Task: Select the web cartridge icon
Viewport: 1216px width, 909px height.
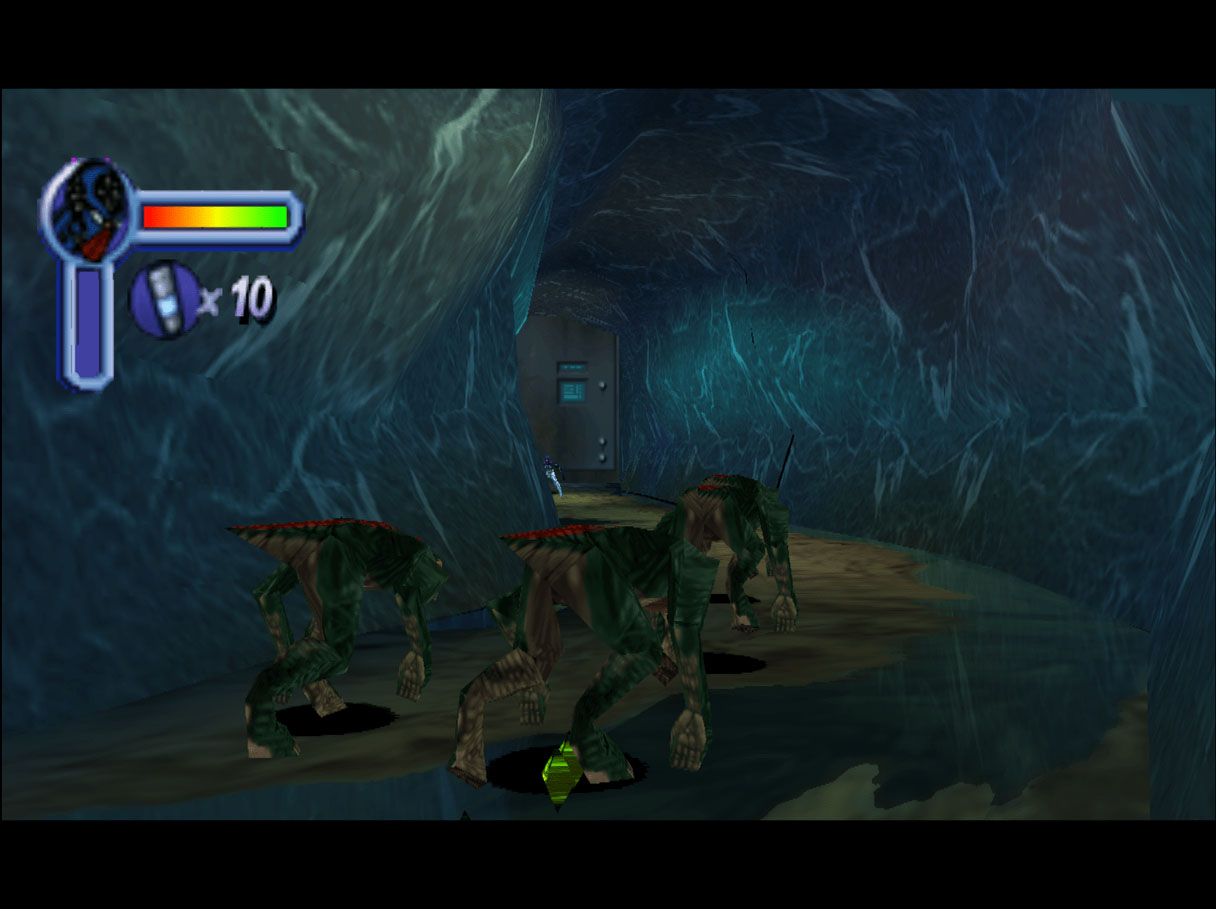Action: (x=165, y=298)
